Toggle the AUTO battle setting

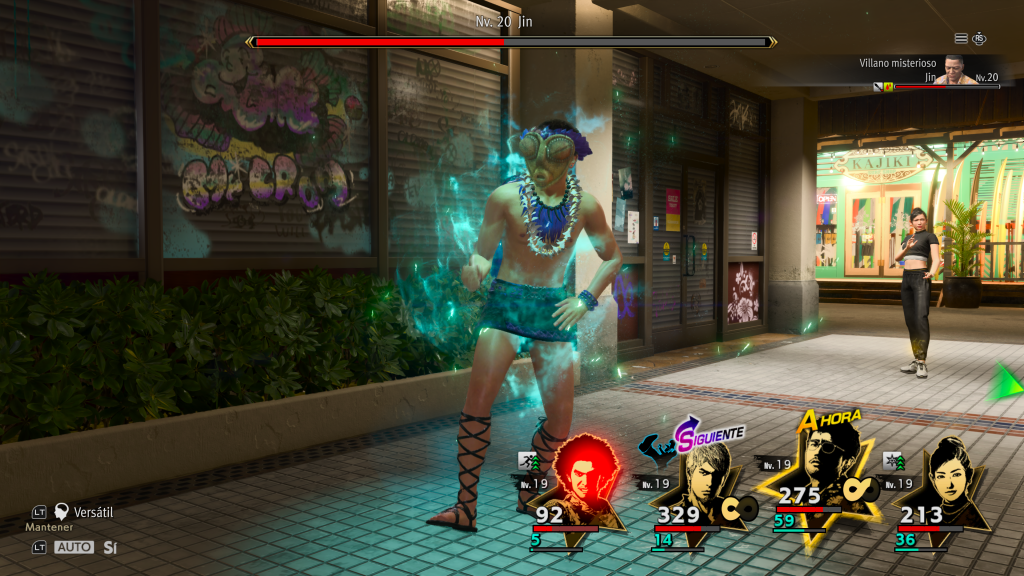74,547
